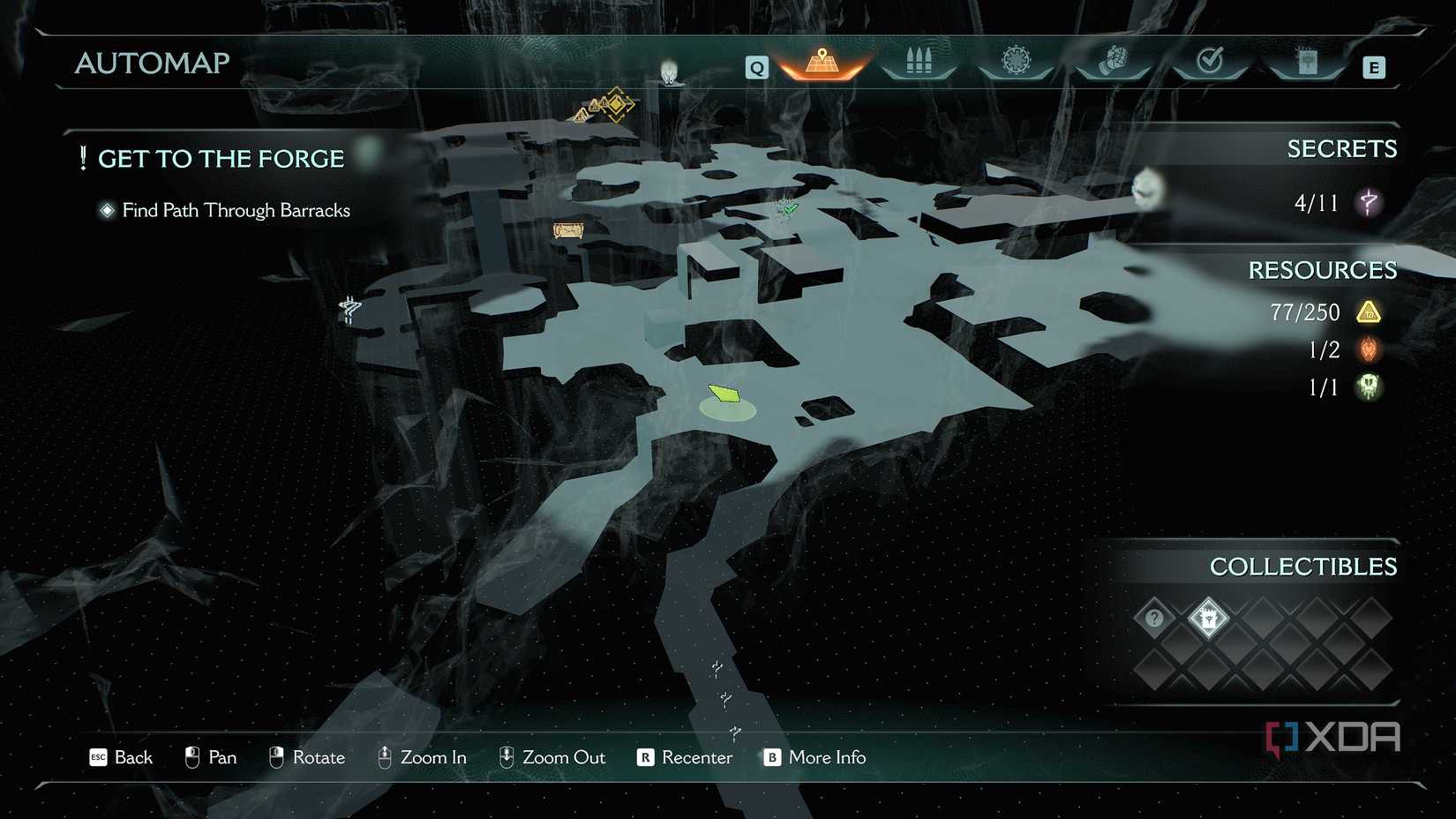Click the Zoom In mouse wheel control
Screen dimensions: 1456x819
coord(422,757)
